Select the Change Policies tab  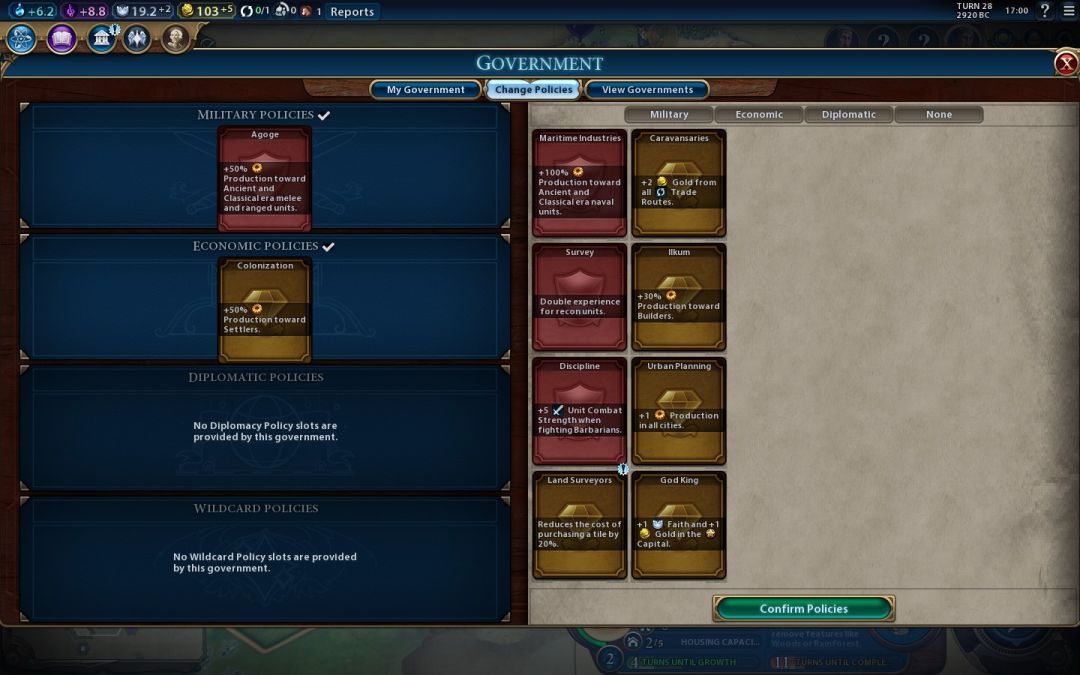[533, 90]
